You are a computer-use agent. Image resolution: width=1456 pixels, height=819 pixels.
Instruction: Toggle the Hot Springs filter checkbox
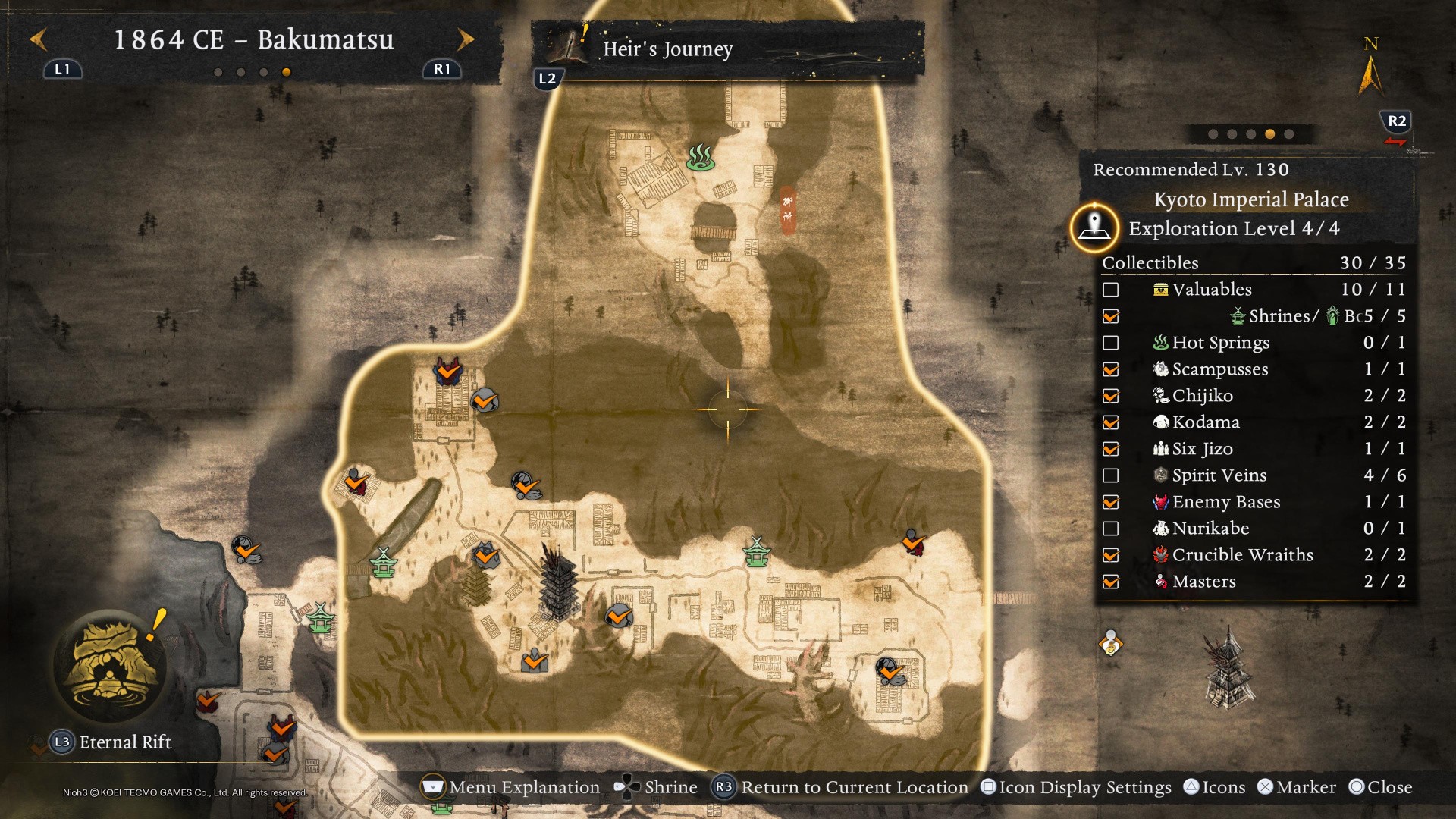coord(1111,343)
